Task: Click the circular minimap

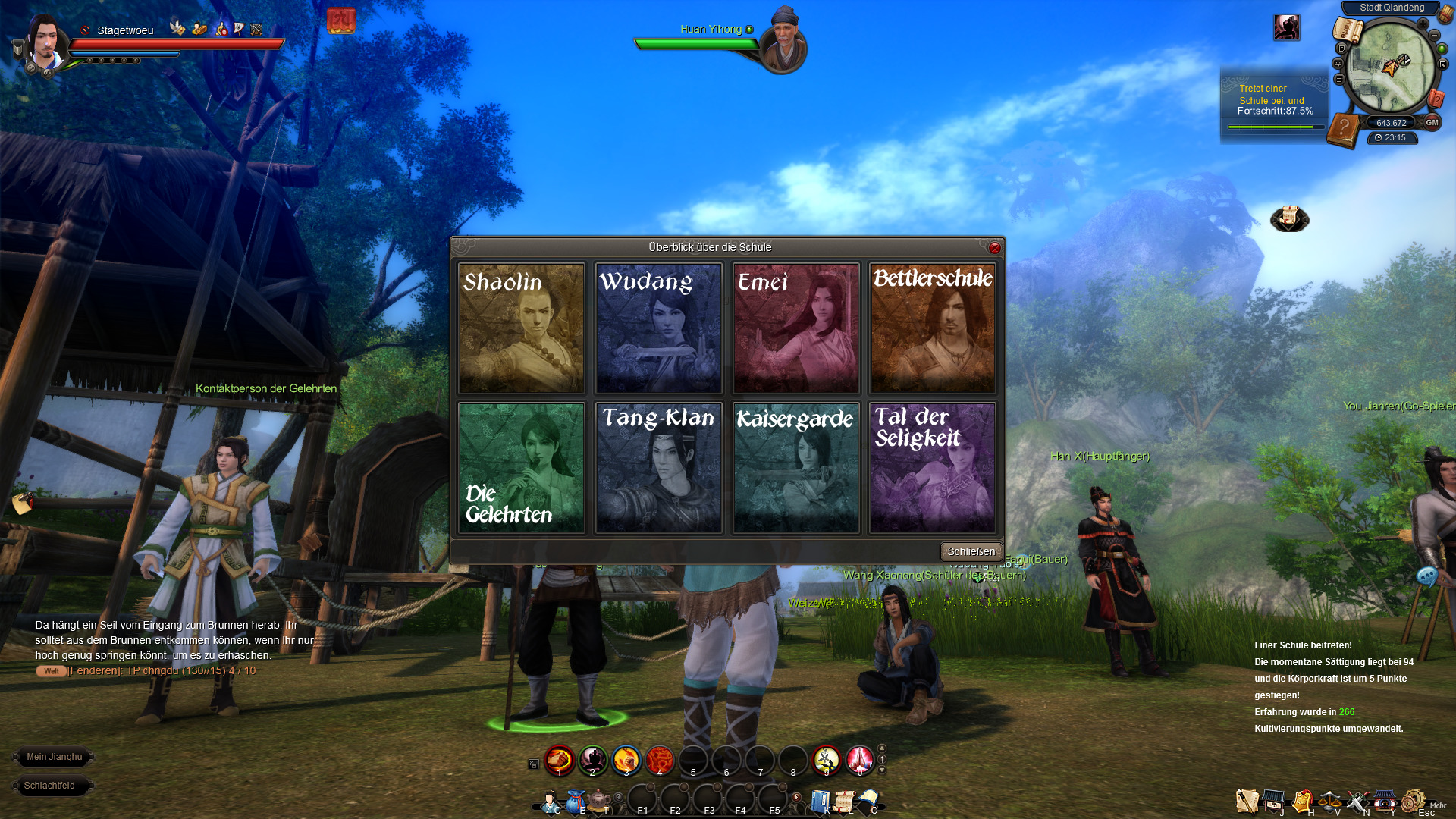Action: tap(1389, 68)
